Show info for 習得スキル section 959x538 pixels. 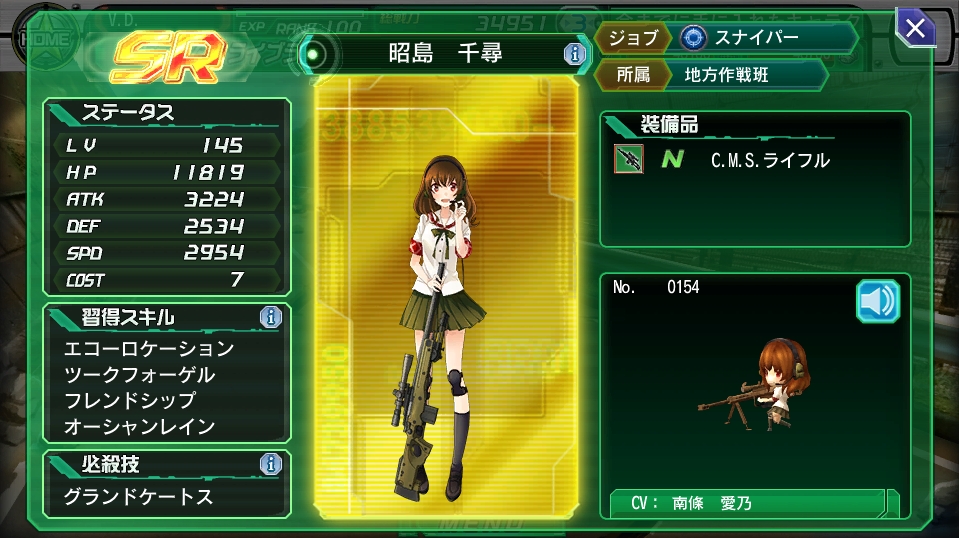tap(270, 318)
